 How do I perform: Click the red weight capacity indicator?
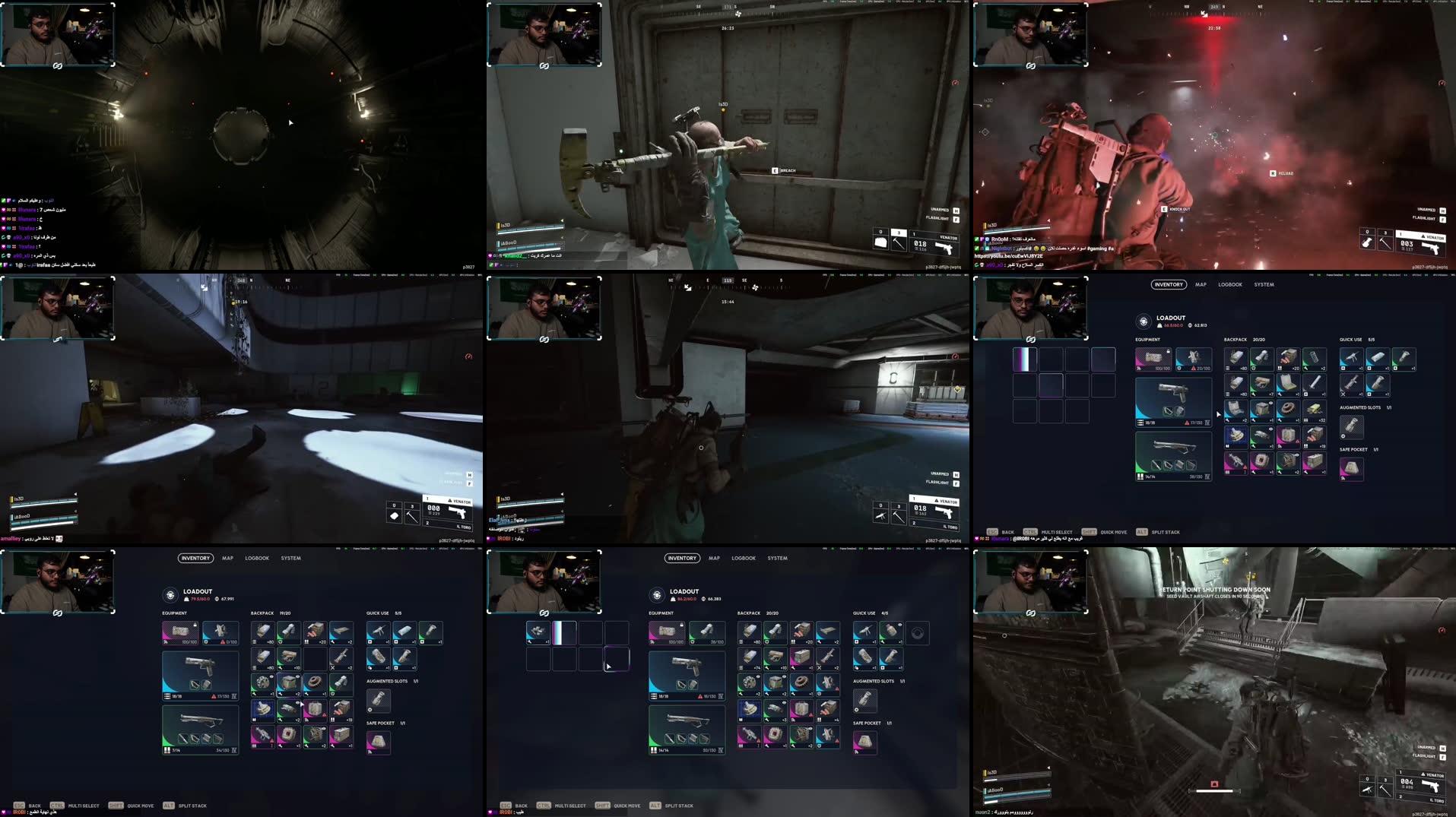click(1172, 325)
